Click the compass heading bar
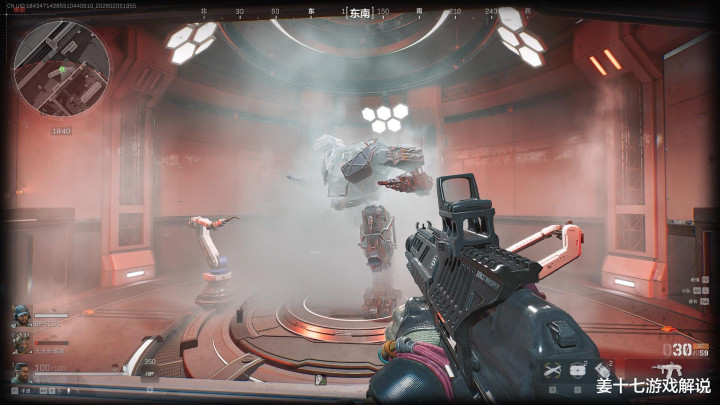 coord(359,14)
